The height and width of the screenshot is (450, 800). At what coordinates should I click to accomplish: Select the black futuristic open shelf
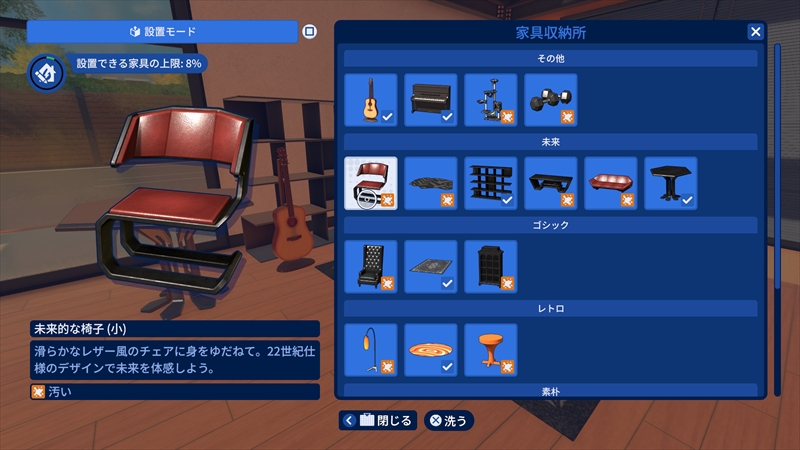(491, 183)
